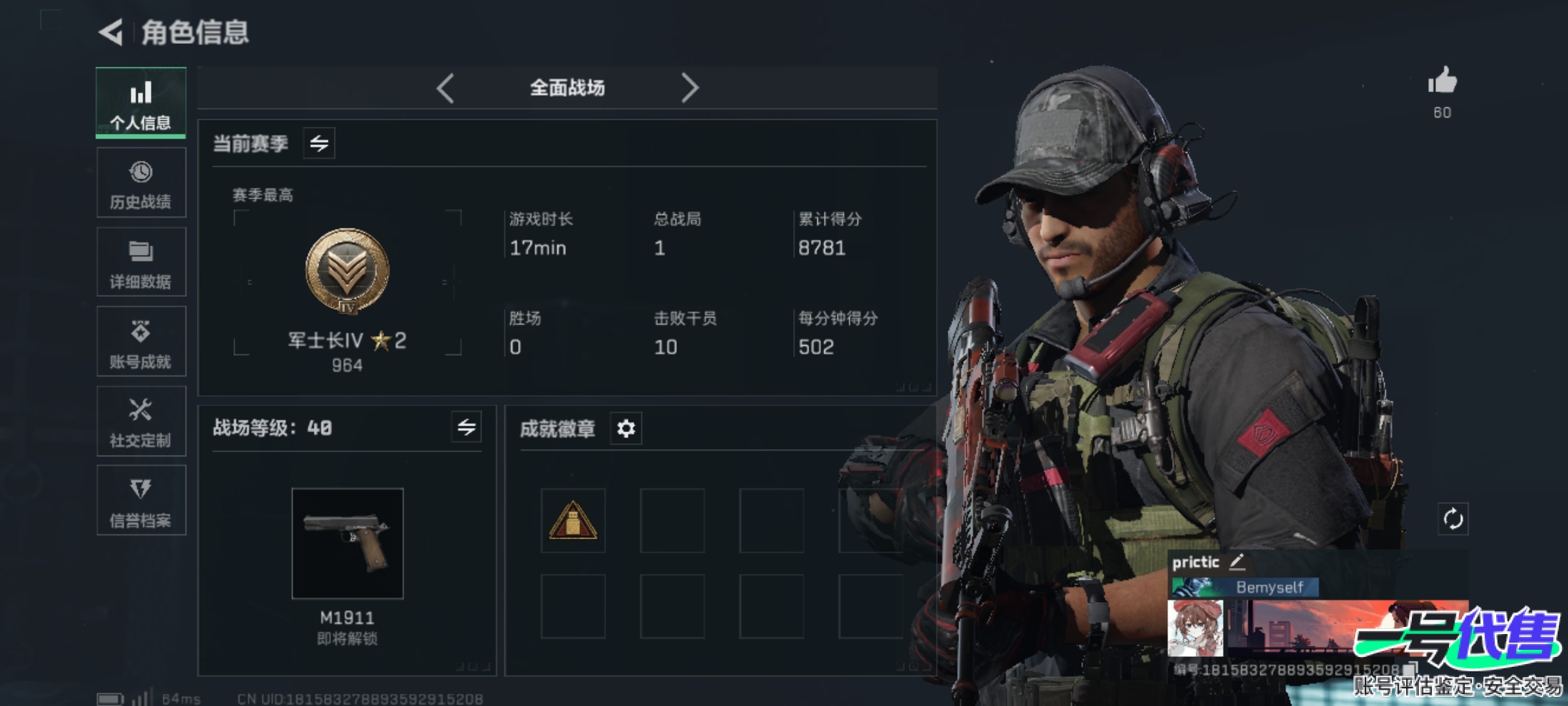View the 信誉档案 tab
This screenshot has height=706, width=1568.
pos(140,501)
